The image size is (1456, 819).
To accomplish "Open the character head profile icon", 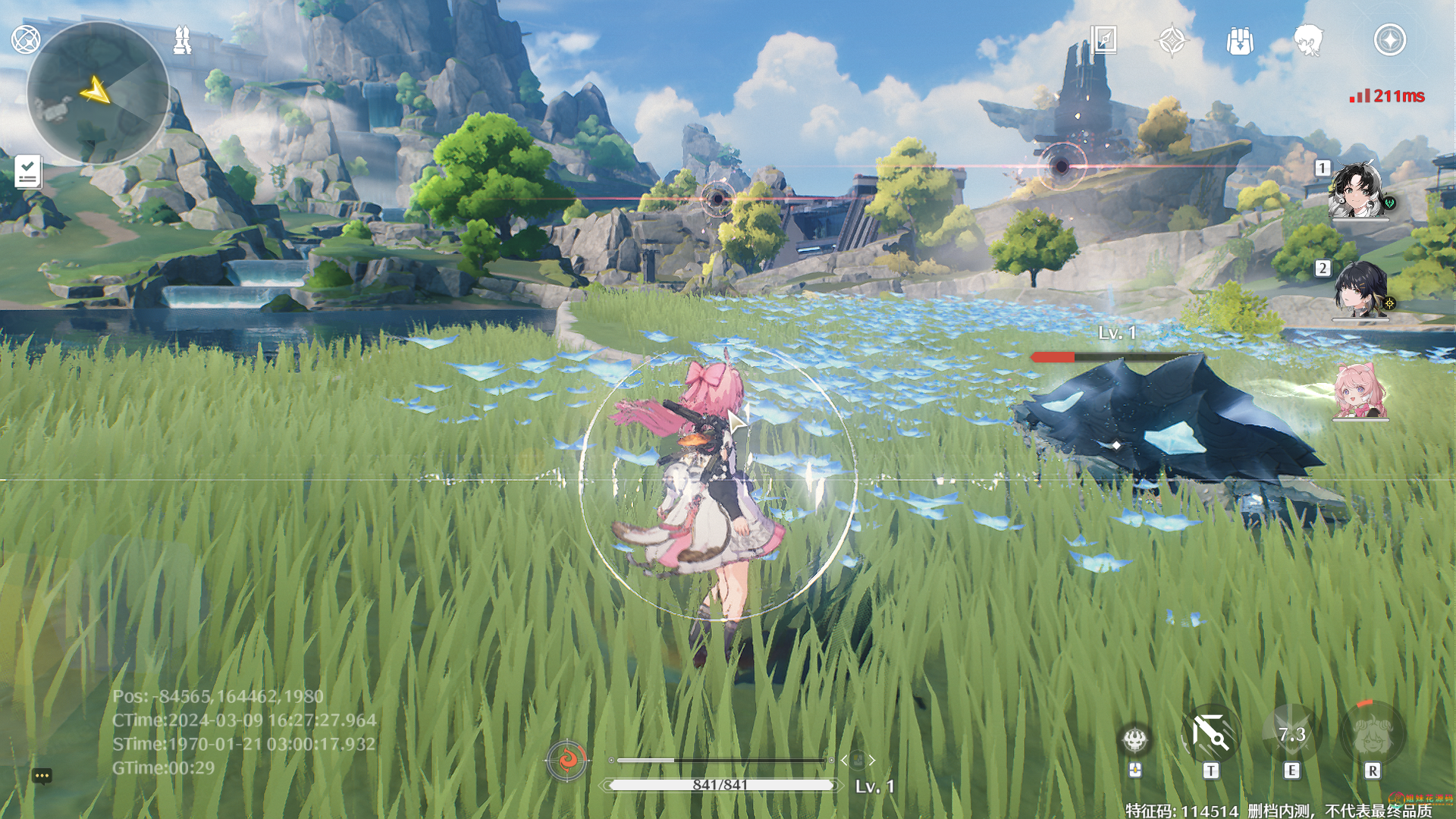I will tap(1308, 40).
